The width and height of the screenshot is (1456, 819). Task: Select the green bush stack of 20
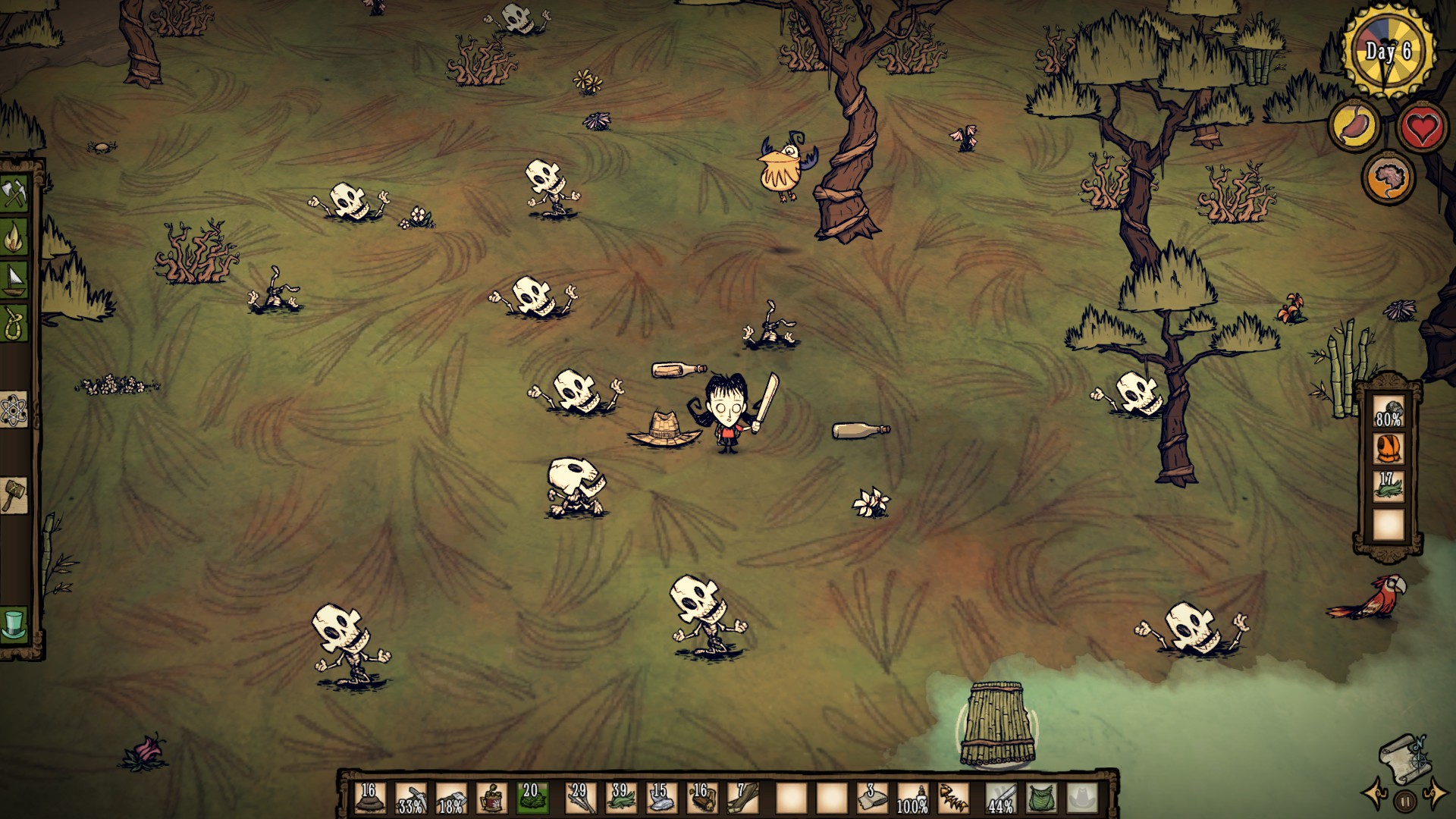(x=532, y=799)
